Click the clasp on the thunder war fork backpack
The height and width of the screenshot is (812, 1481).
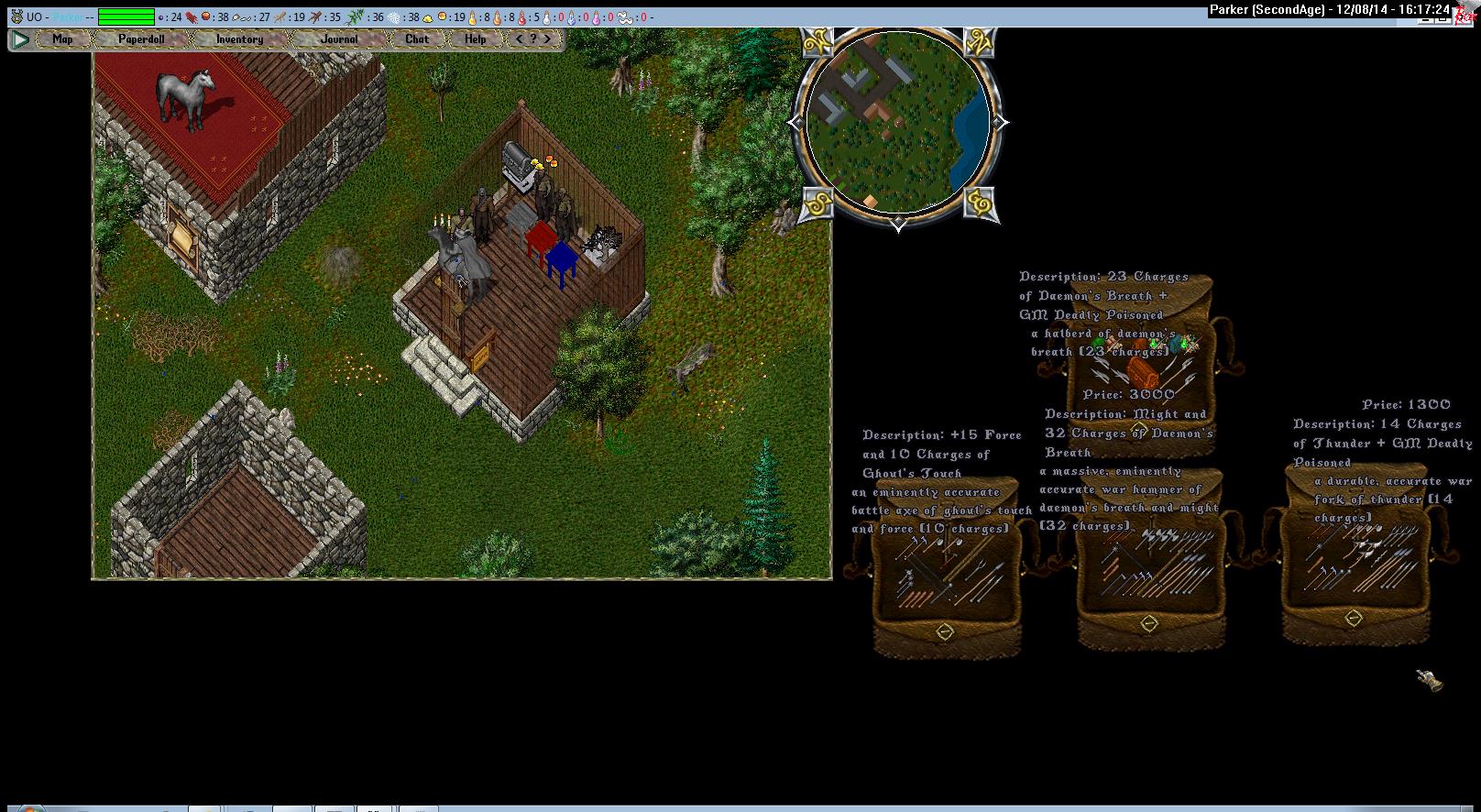(x=1353, y=620)
